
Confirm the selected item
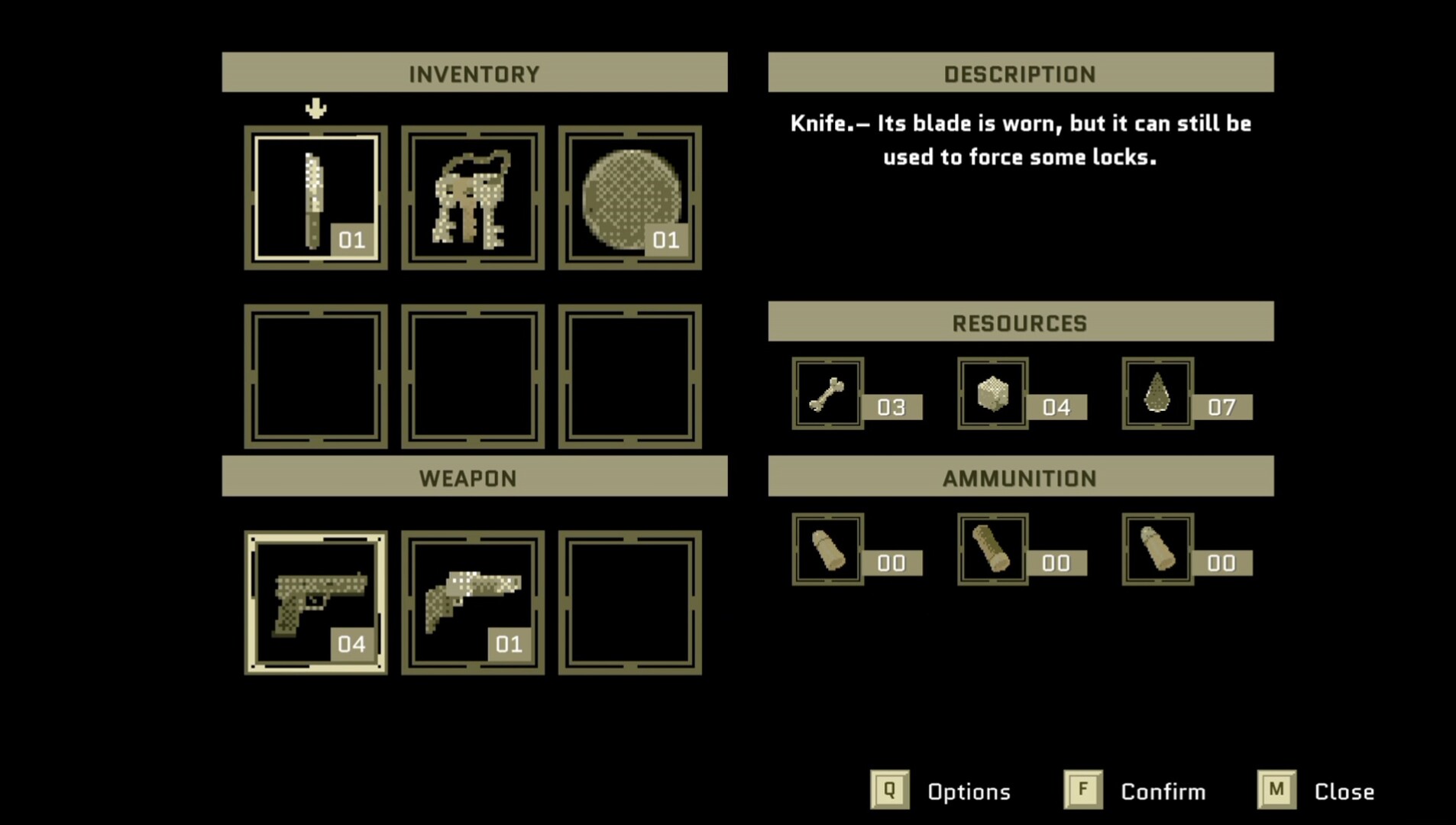click(1083, 790)
